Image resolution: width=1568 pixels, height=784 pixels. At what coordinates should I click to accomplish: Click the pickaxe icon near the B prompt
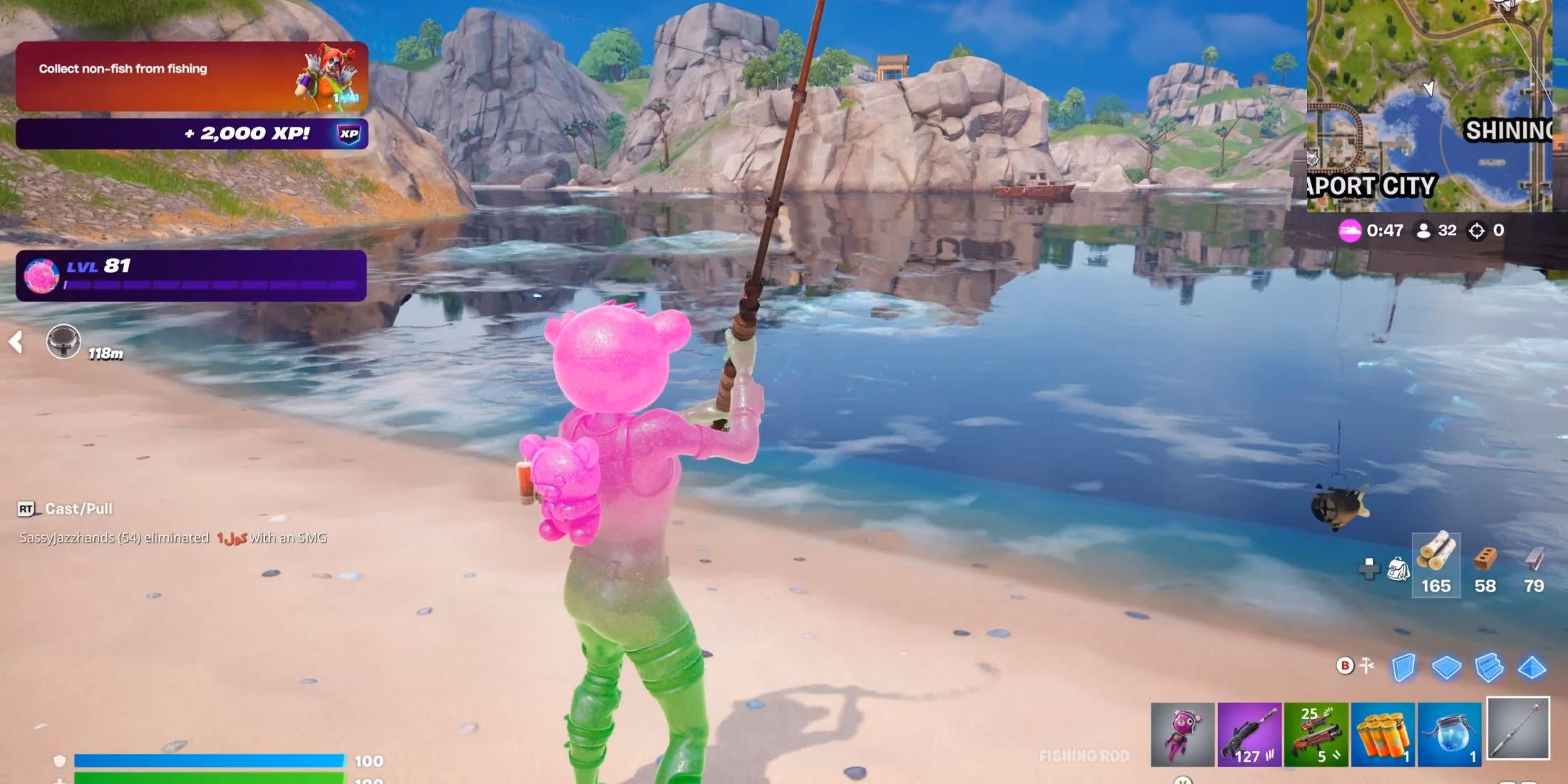point(1366,663)
